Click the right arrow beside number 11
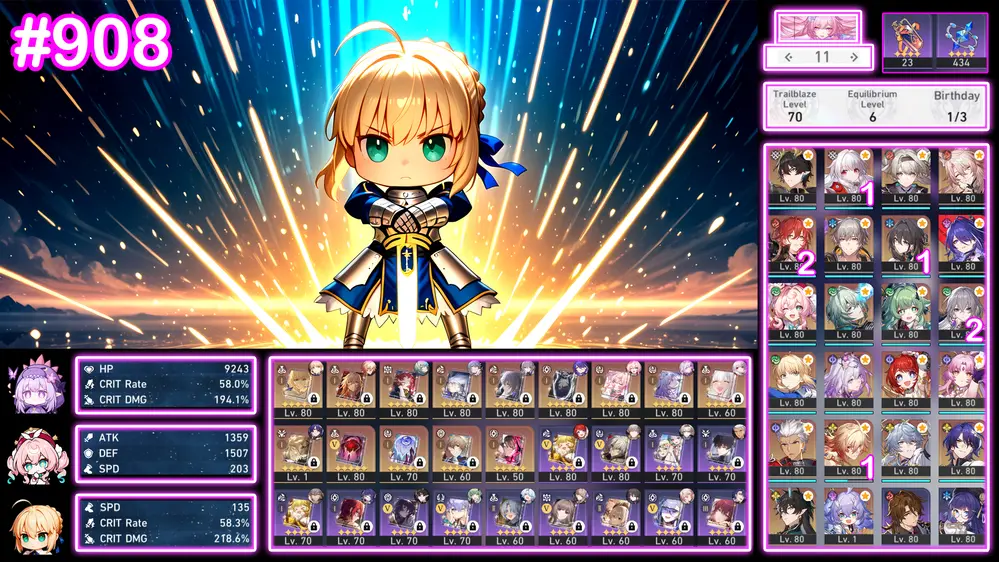 (853, 57)
